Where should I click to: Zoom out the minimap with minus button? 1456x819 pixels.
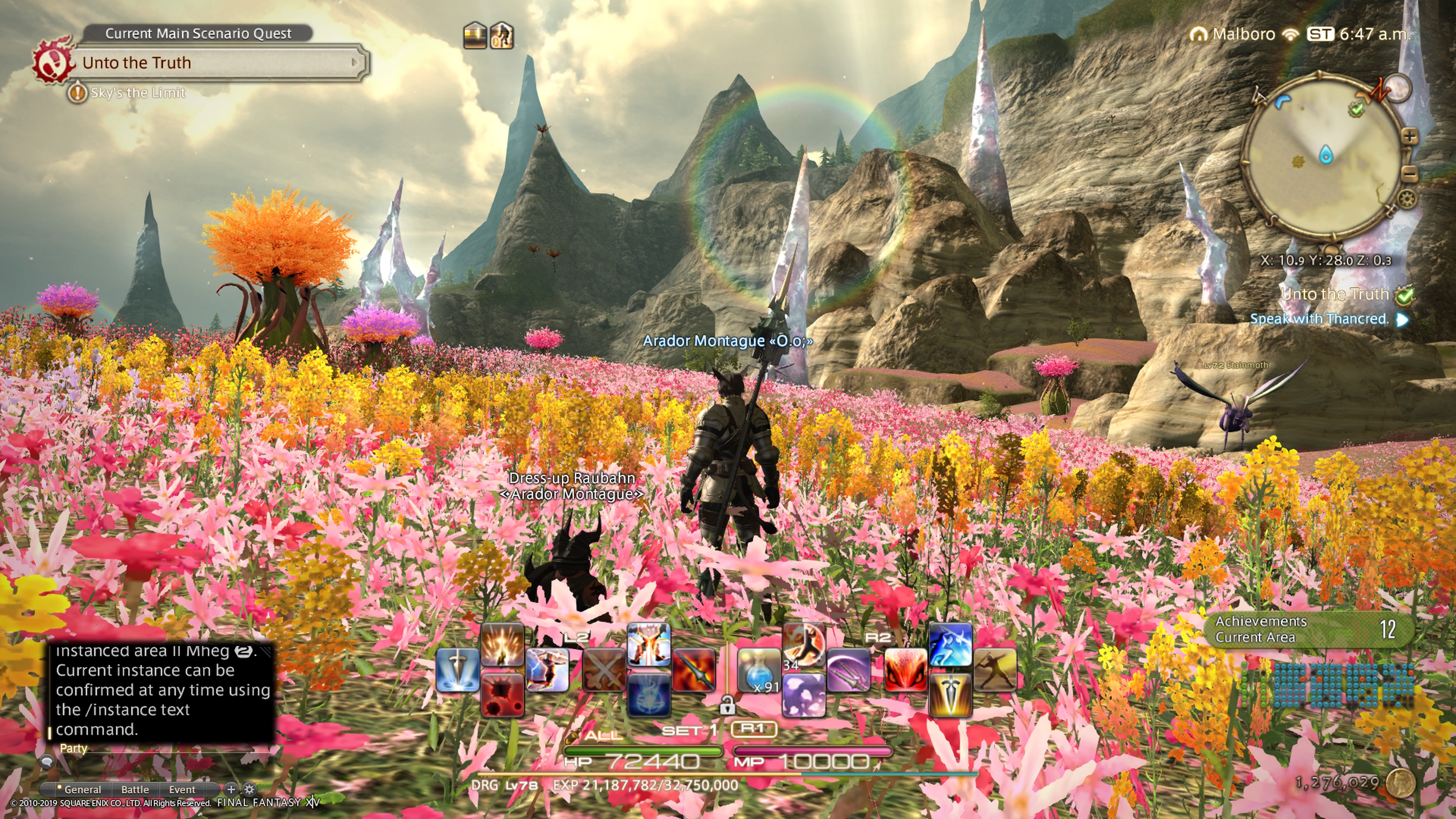(1410, 174)
